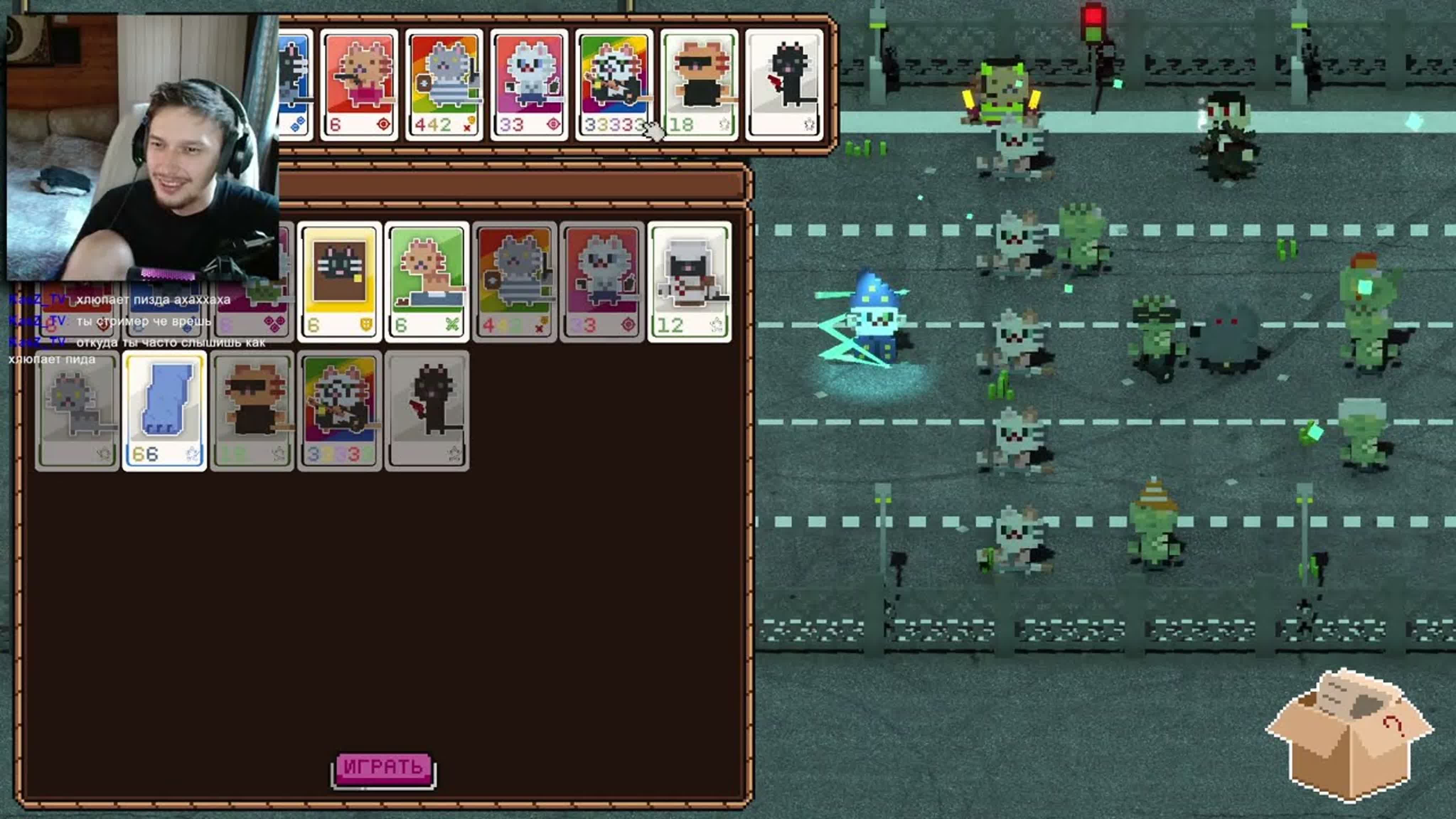Pick the white hooded cat card costing 12
Screen dimensions: 1456x819
coord(690,282)
